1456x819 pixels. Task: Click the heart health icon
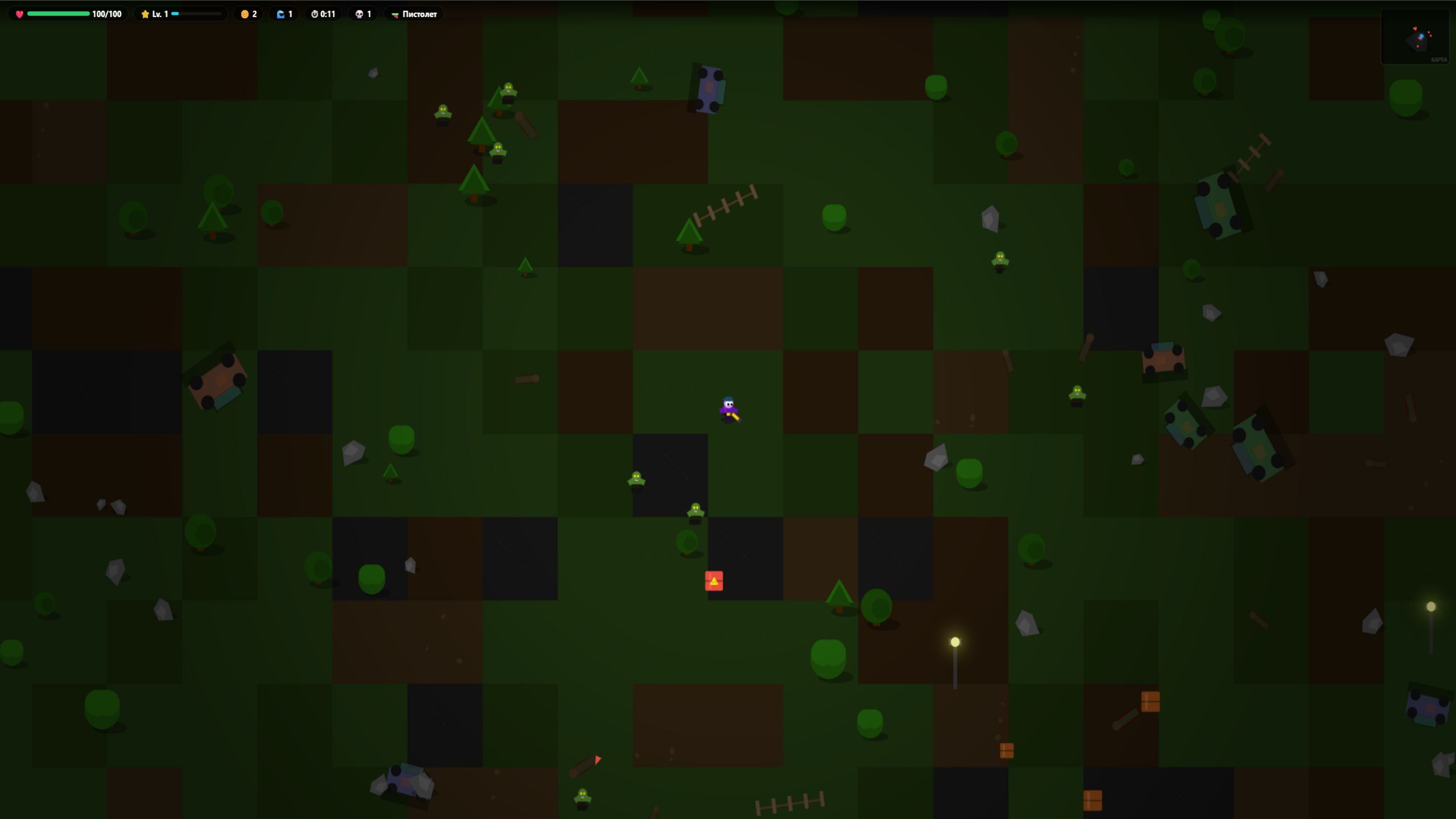click(x=19, y=13)
